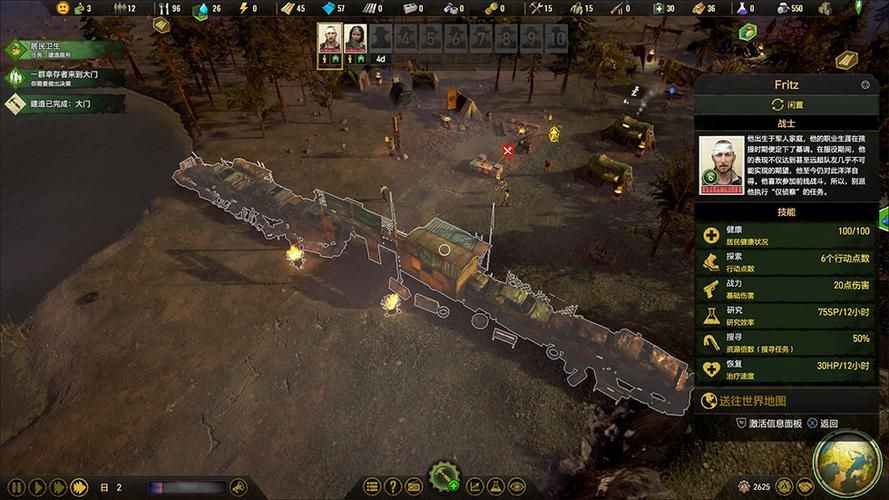Image resolution: width=889 pixels, height=500 pixels.
Task: Open the list menu icon
Action: point(372,487)
